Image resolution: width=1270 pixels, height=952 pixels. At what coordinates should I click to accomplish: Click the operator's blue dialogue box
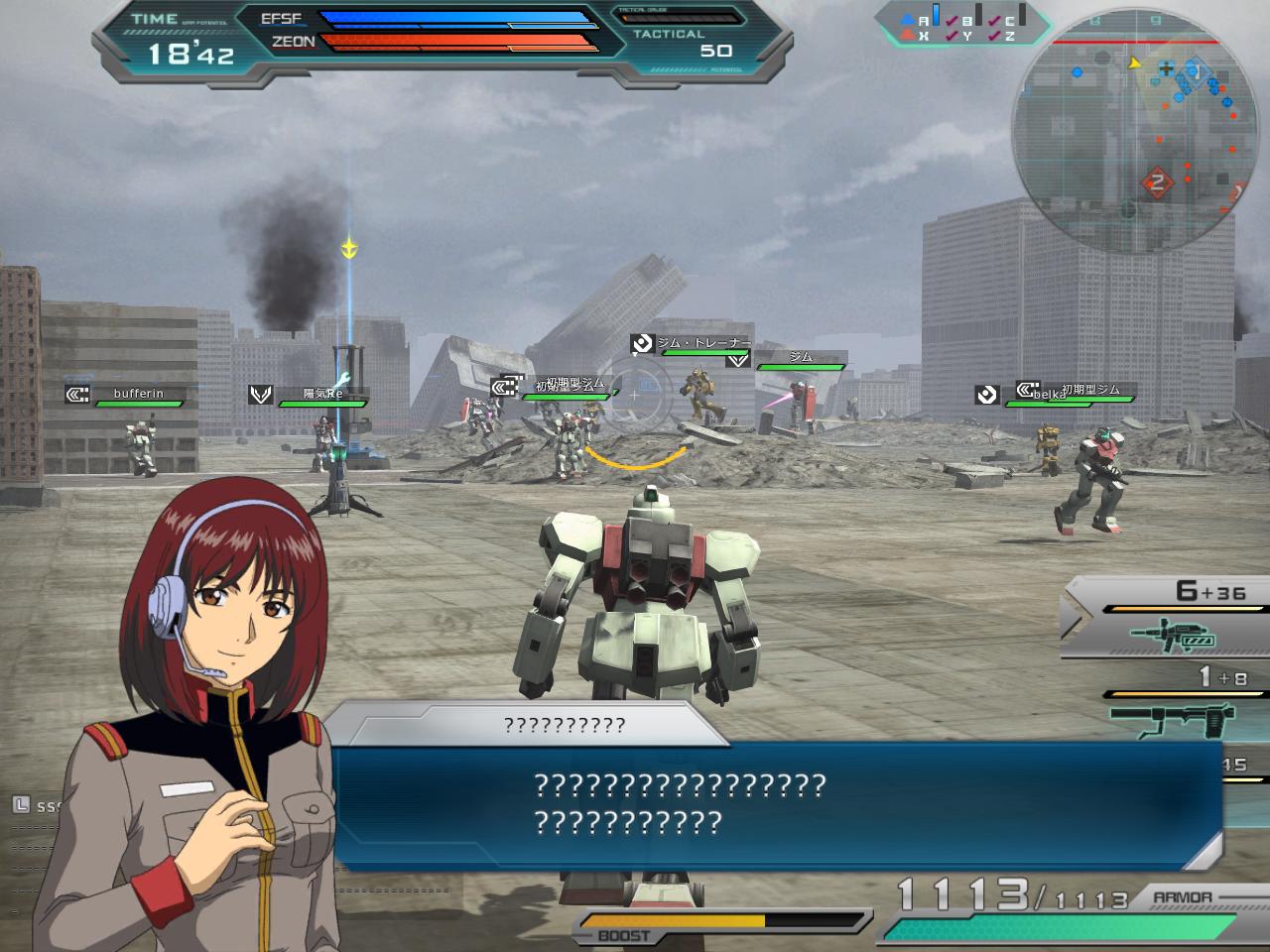tap(774, 805)
